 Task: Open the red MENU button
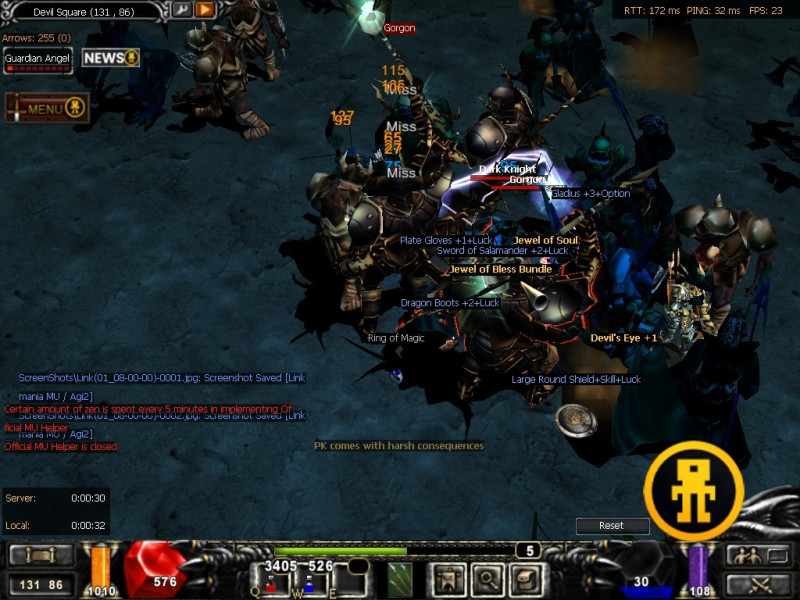[x=47, y=108]
